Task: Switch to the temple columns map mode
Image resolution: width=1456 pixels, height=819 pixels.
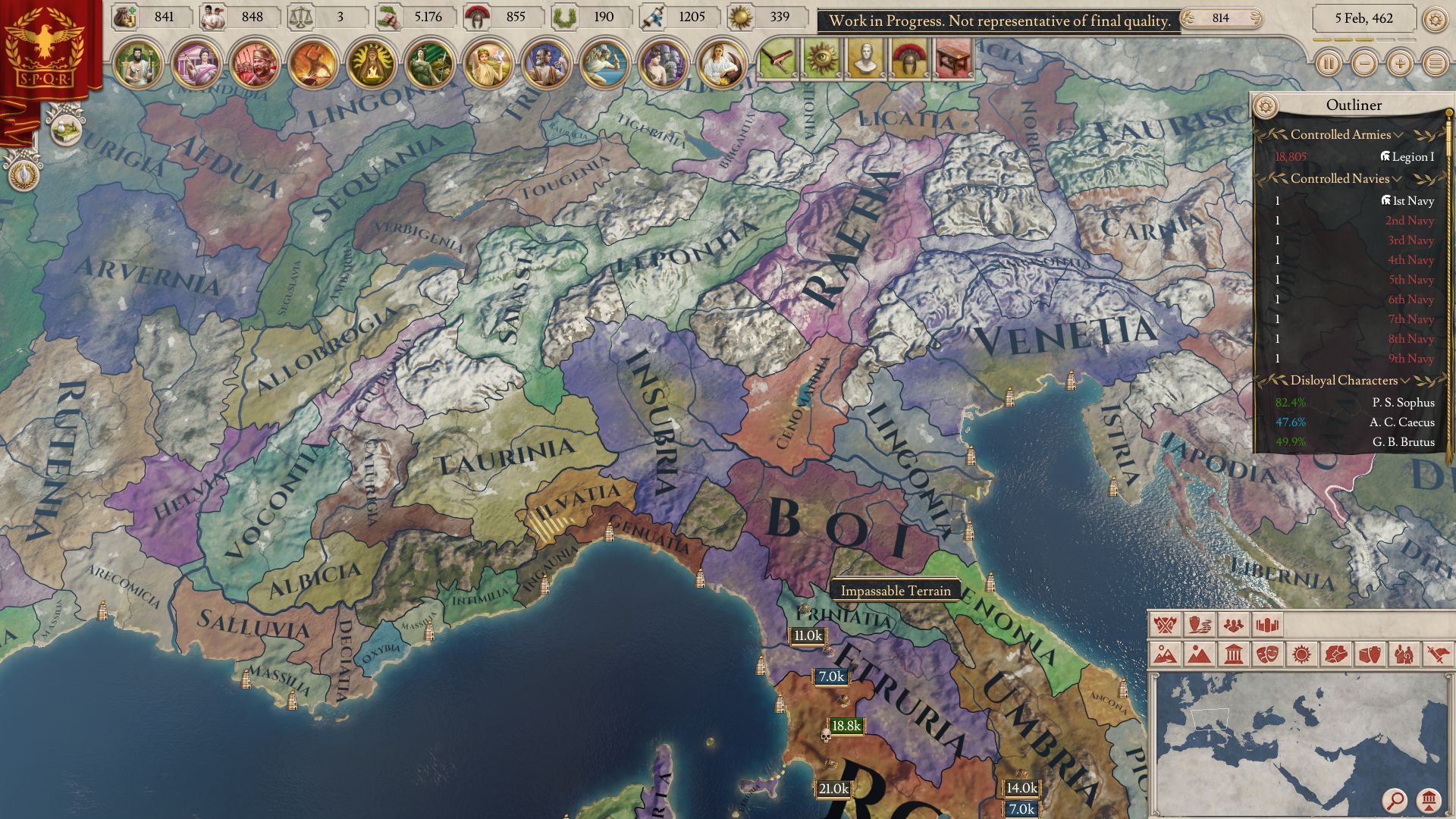Action: [1233, 654]
